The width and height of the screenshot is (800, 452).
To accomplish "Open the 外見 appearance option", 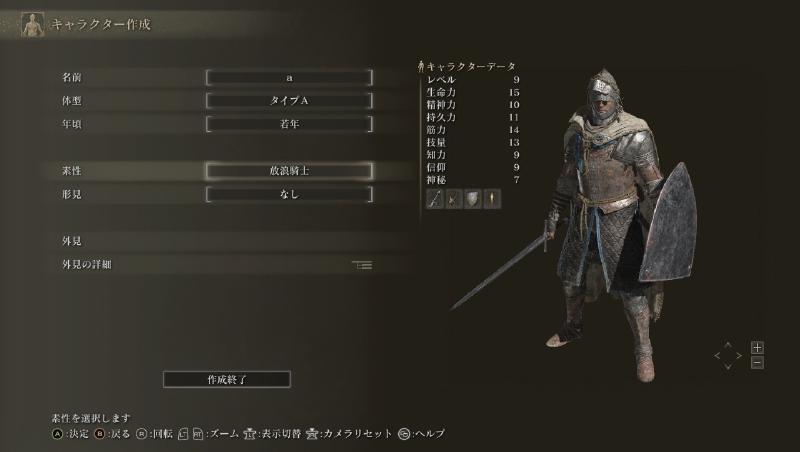I will (71, 241).
